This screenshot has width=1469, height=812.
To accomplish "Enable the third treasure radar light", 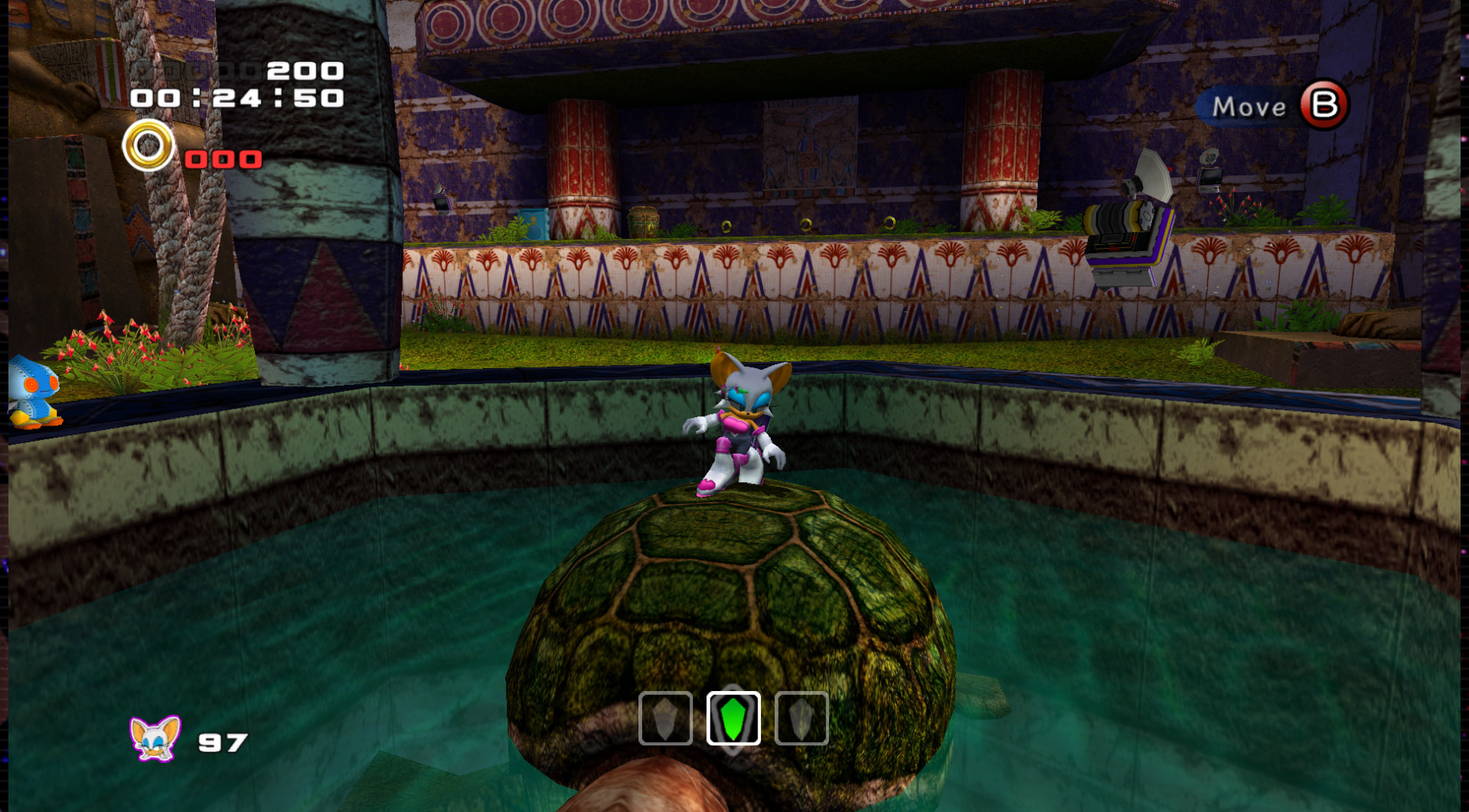I will point(801,719).
